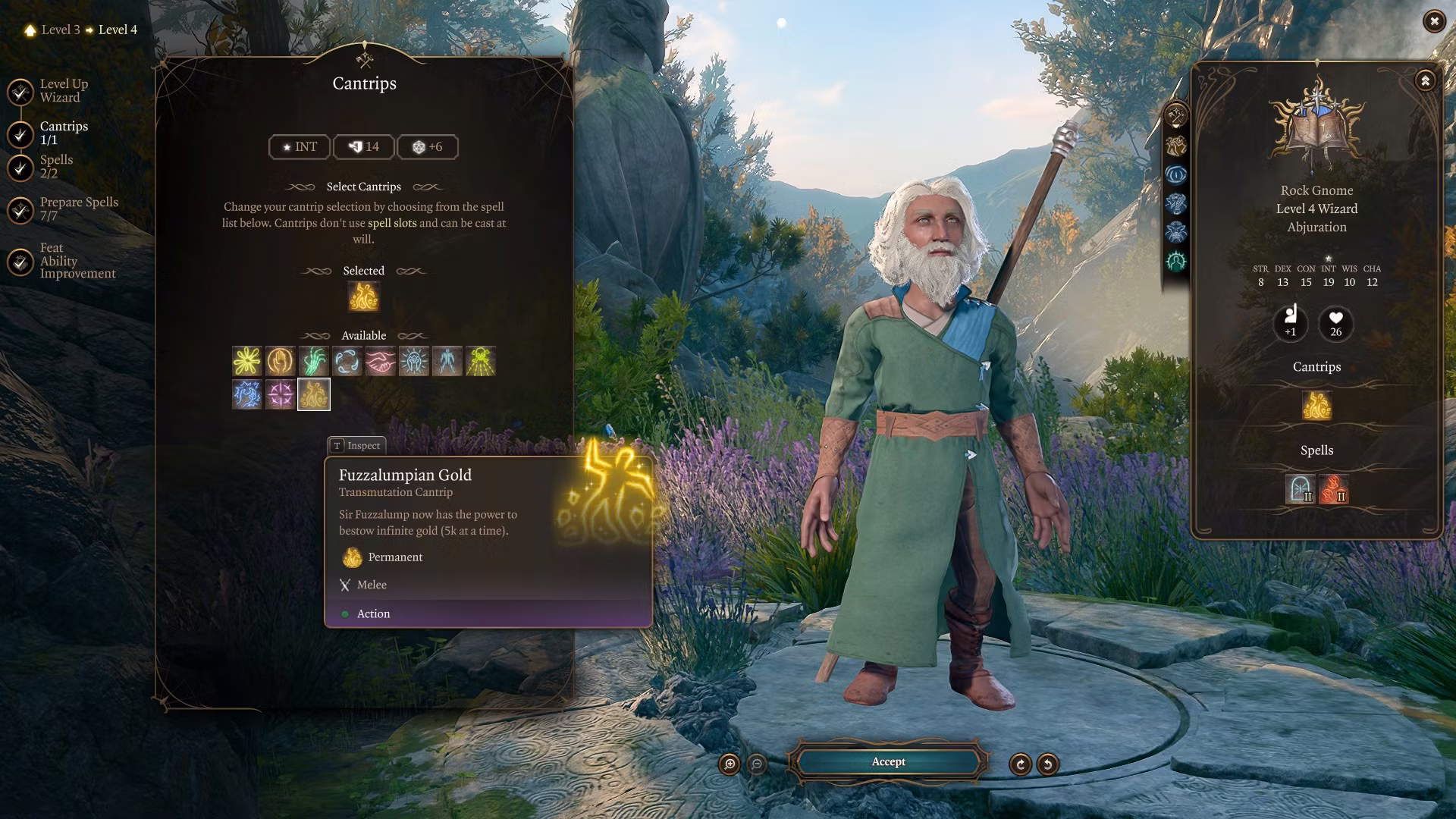1456x819 pixels.
Task: Close the level up screen
Action: point(1433,21)
